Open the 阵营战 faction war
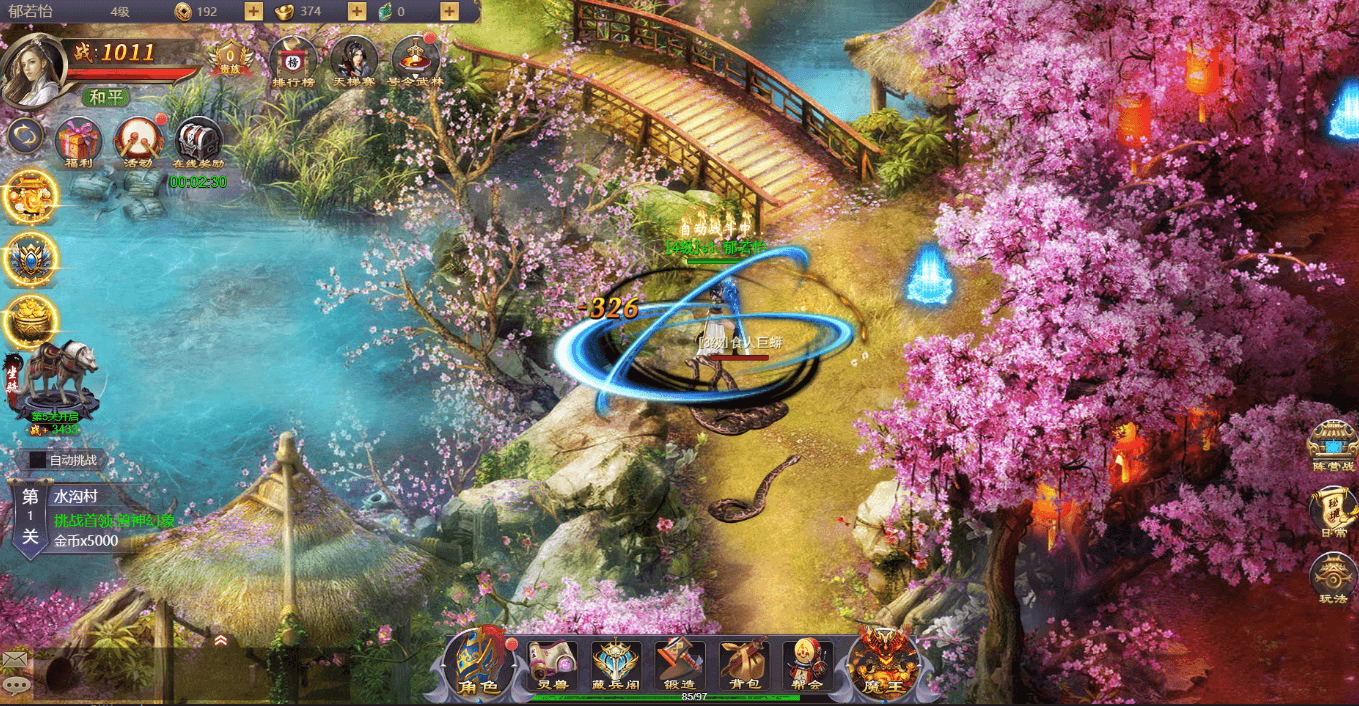Viewport: 1359px width, 706px height. pos(1333,445)
